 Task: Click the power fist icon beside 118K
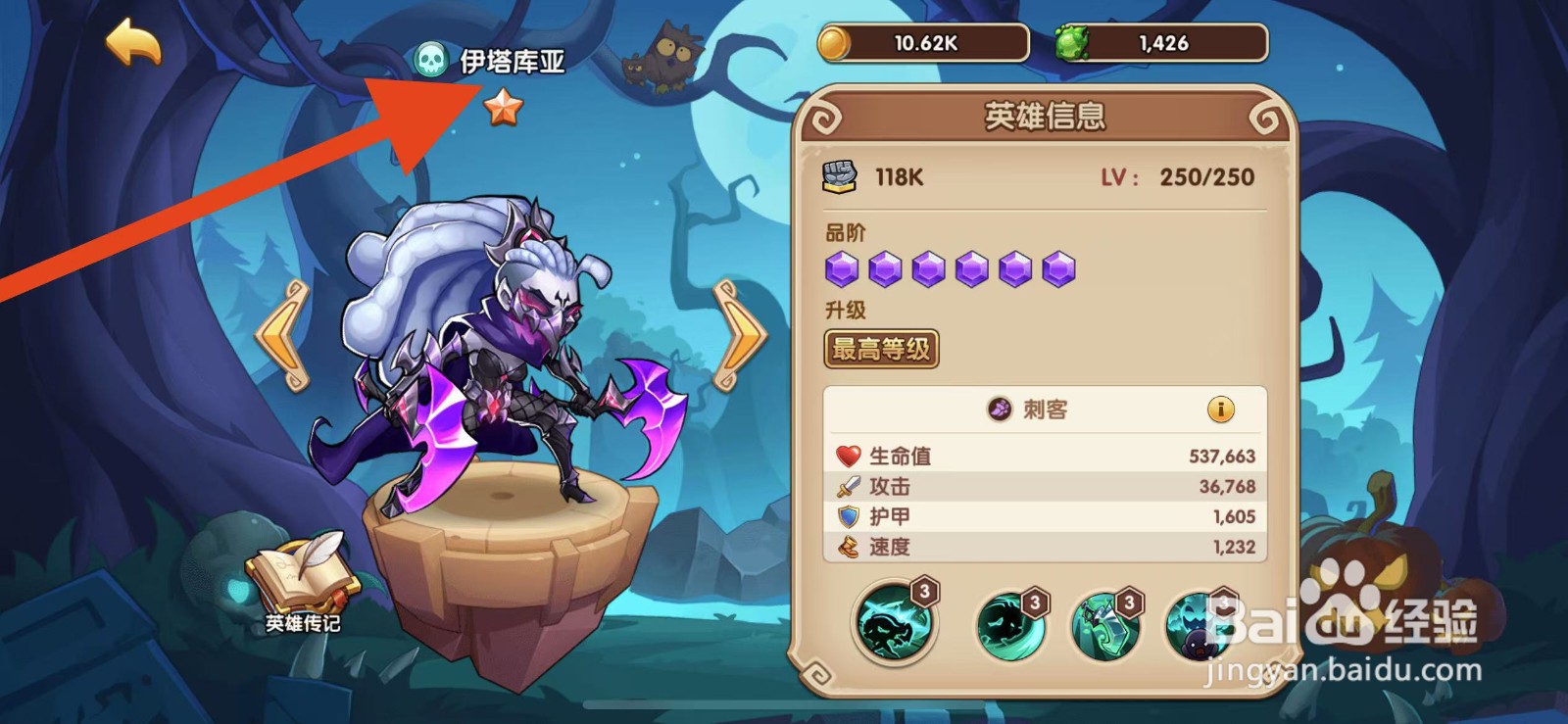pos(839,177)
